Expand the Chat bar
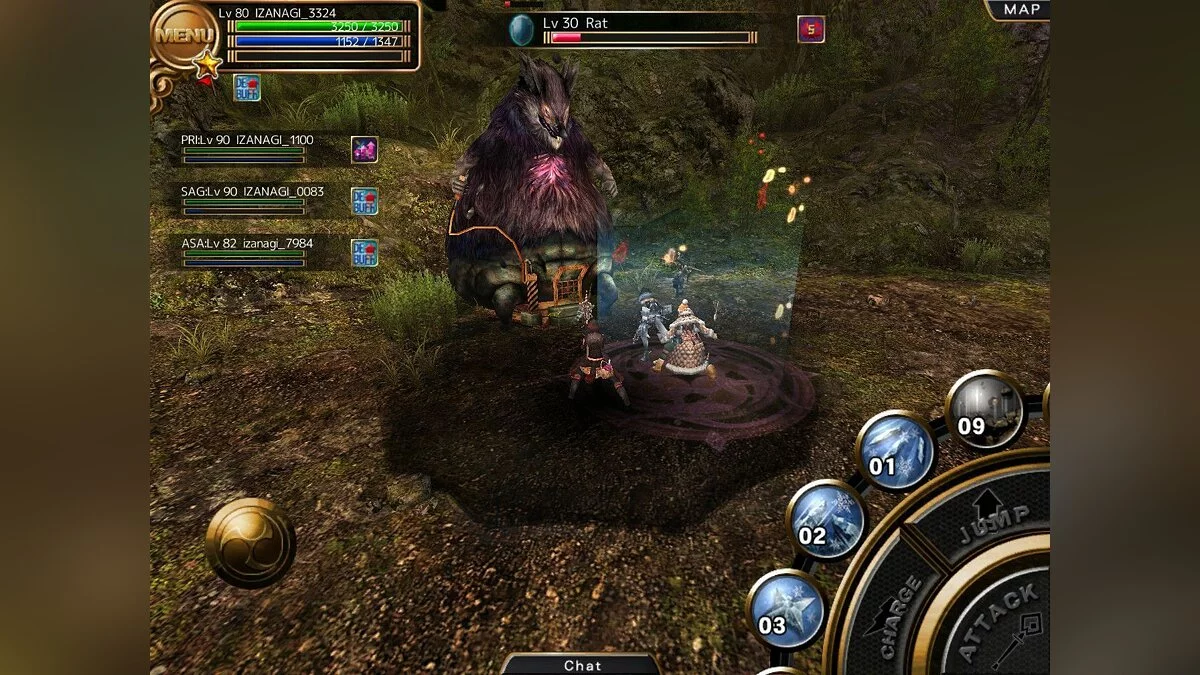Image resolution: width=1200 pixels, height=675 pixels. (582, 665)
